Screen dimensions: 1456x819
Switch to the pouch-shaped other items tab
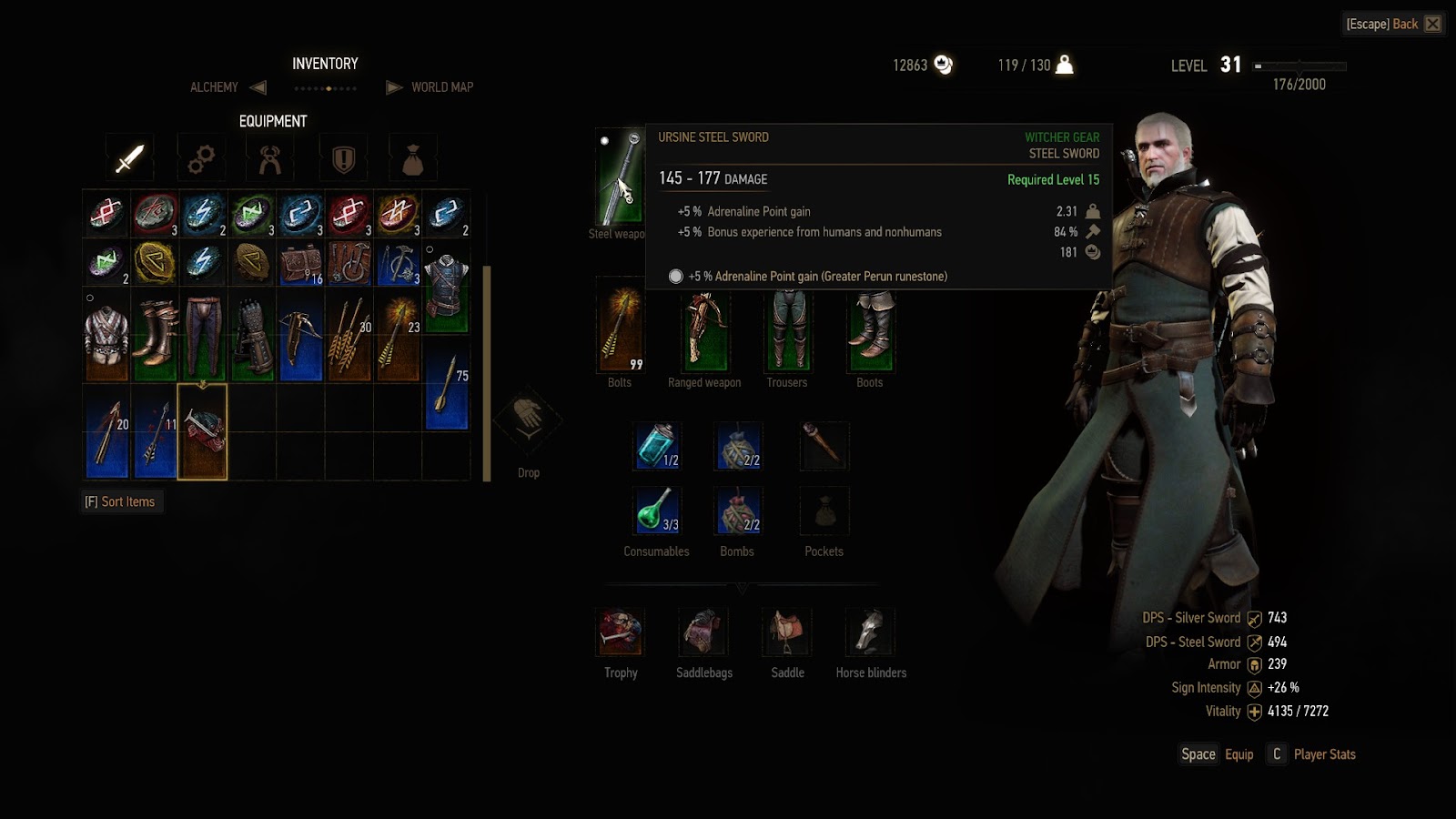(412, 160)
